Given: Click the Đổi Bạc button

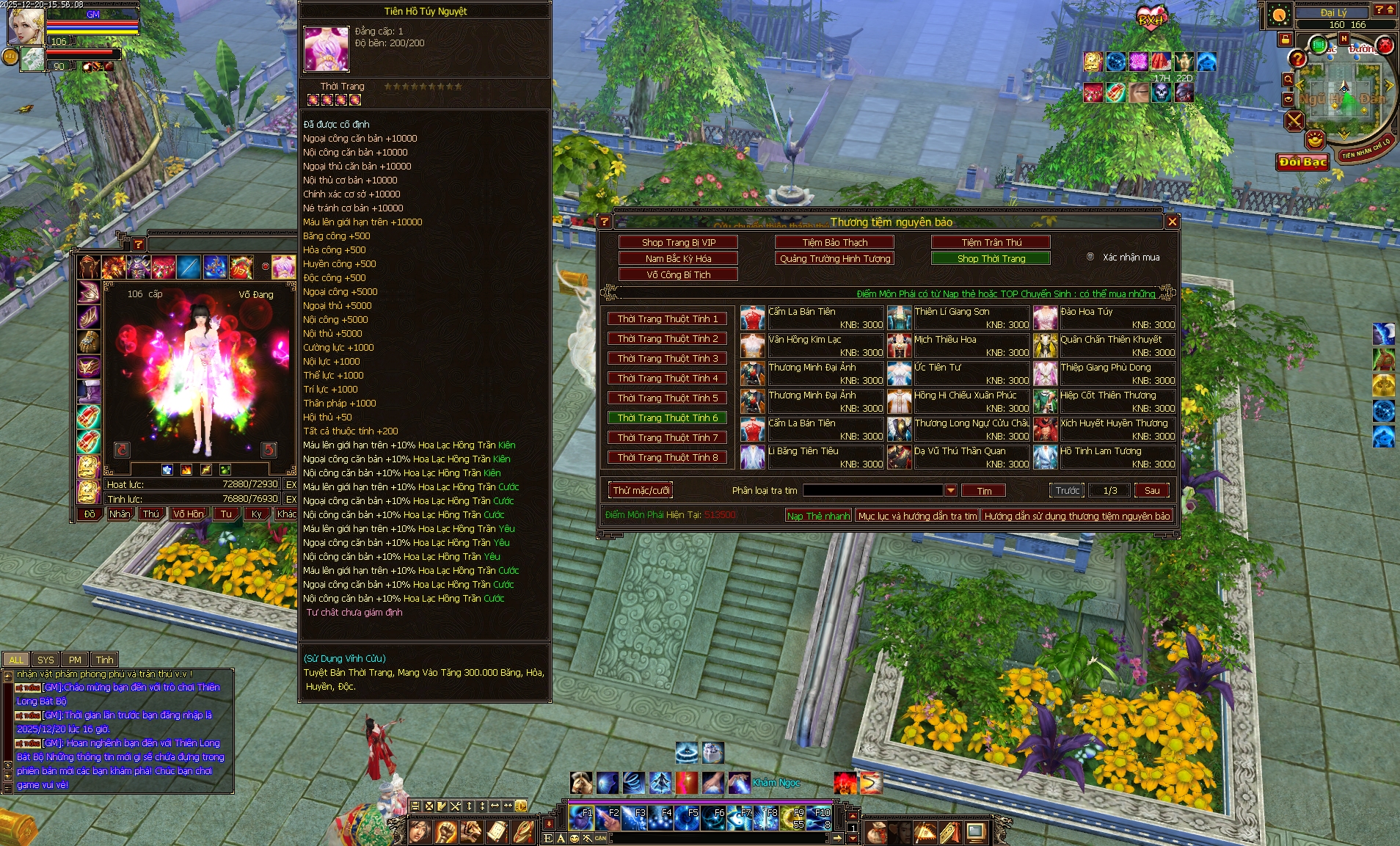Looking at the screenshot, I should pos(1302,161).
